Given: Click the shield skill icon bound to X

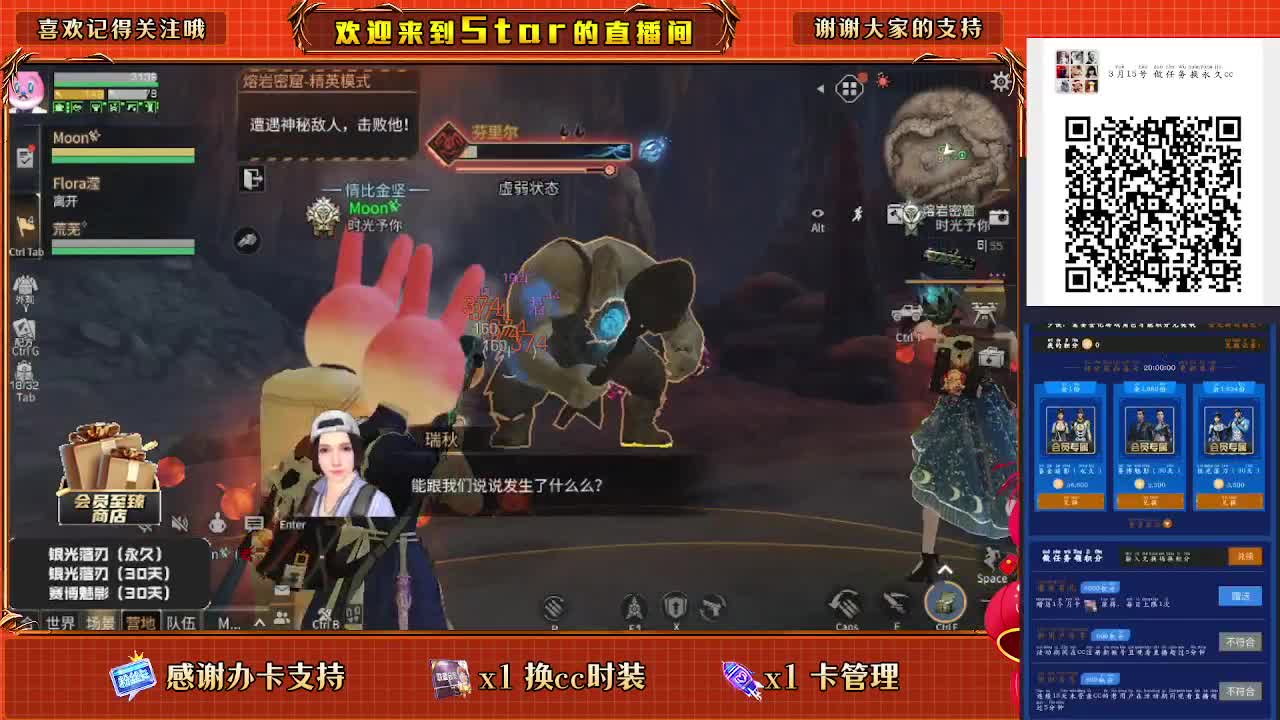Looking at the screenshot, I should 676,604.
